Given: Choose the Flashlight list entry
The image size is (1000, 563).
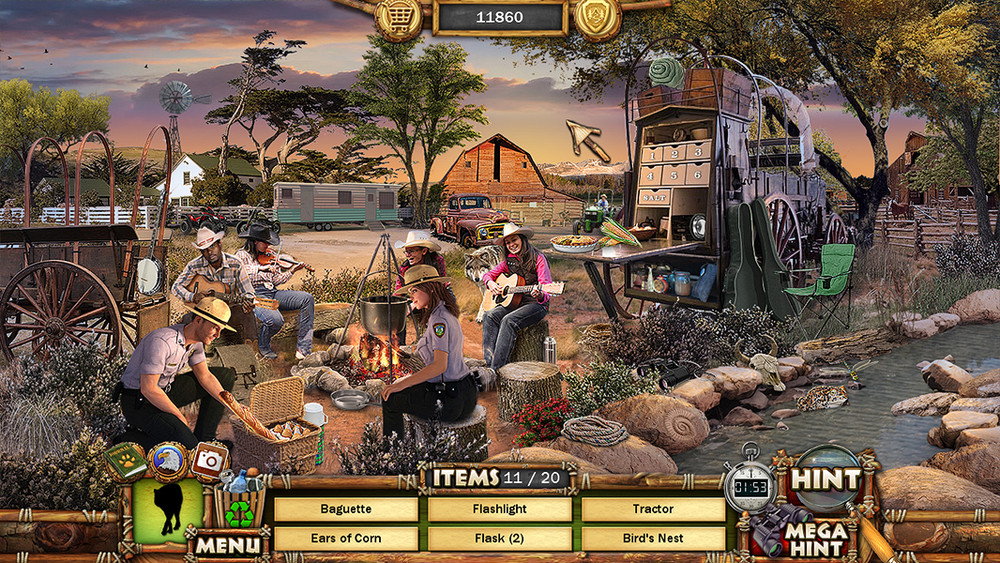Looking at the screenshot, I should tap(500, 509).
